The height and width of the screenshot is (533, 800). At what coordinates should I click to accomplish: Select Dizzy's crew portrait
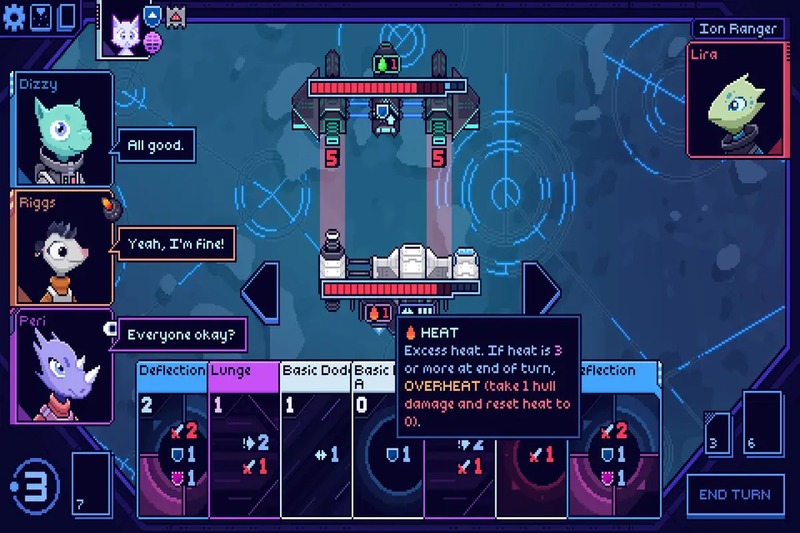[x=61, y=128]
